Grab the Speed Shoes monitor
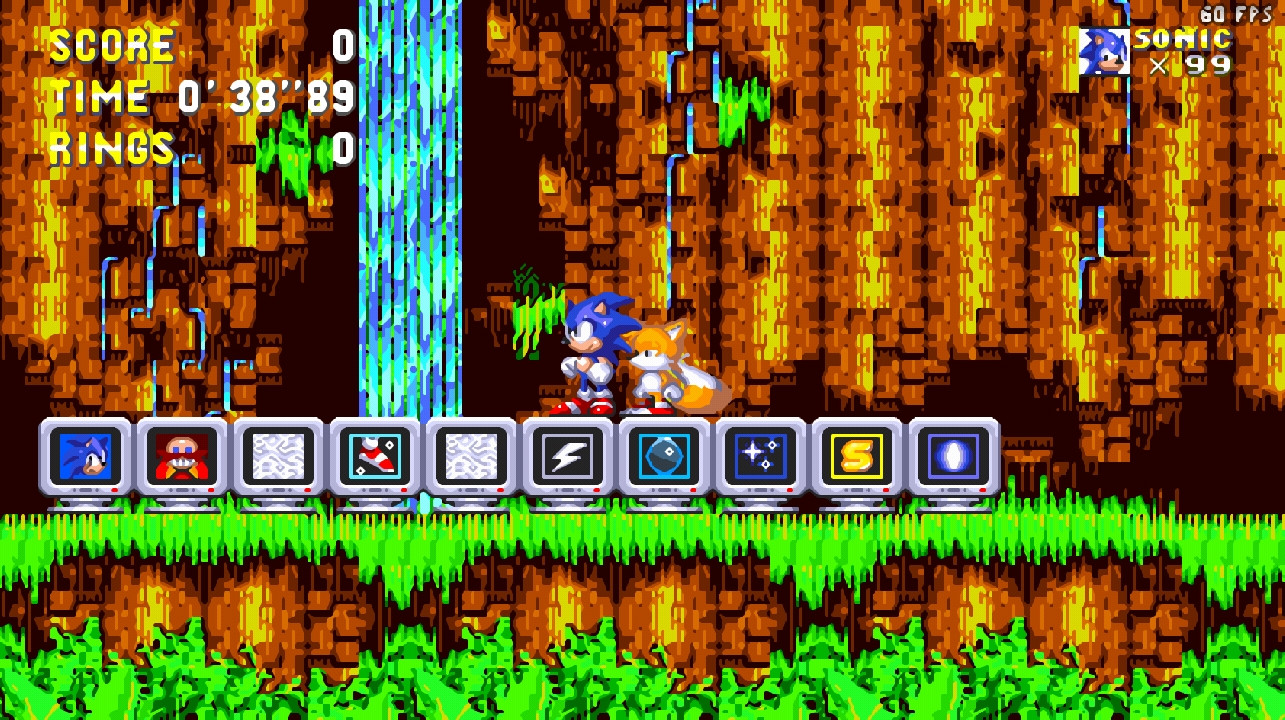 (374, 457)
